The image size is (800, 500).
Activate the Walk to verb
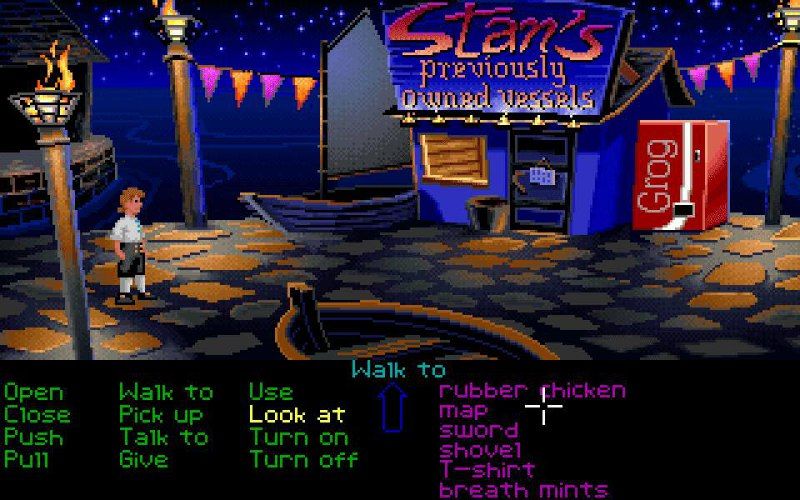[x=166, y=392]
